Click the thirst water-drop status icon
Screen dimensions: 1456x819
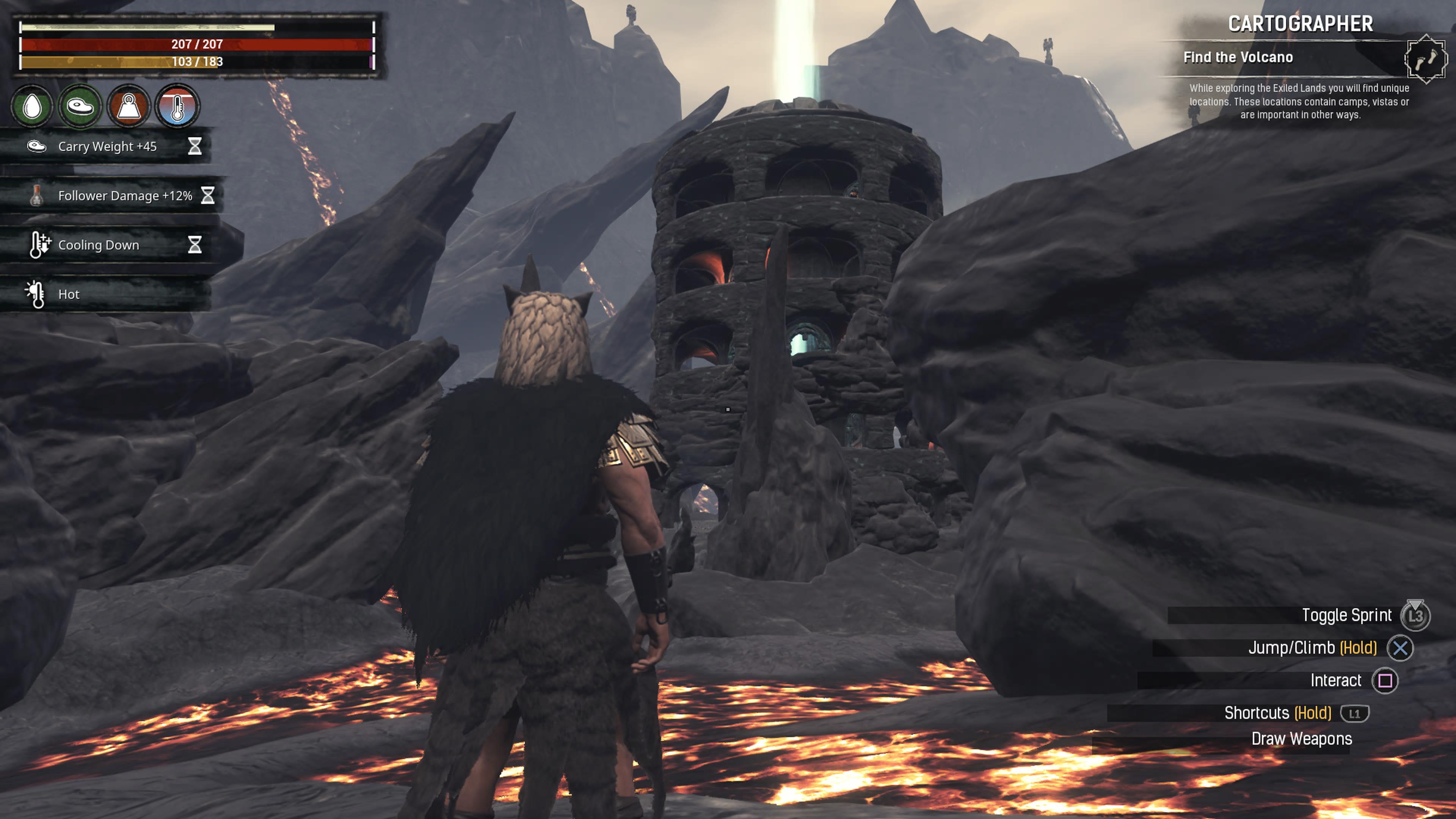(32, 106)
